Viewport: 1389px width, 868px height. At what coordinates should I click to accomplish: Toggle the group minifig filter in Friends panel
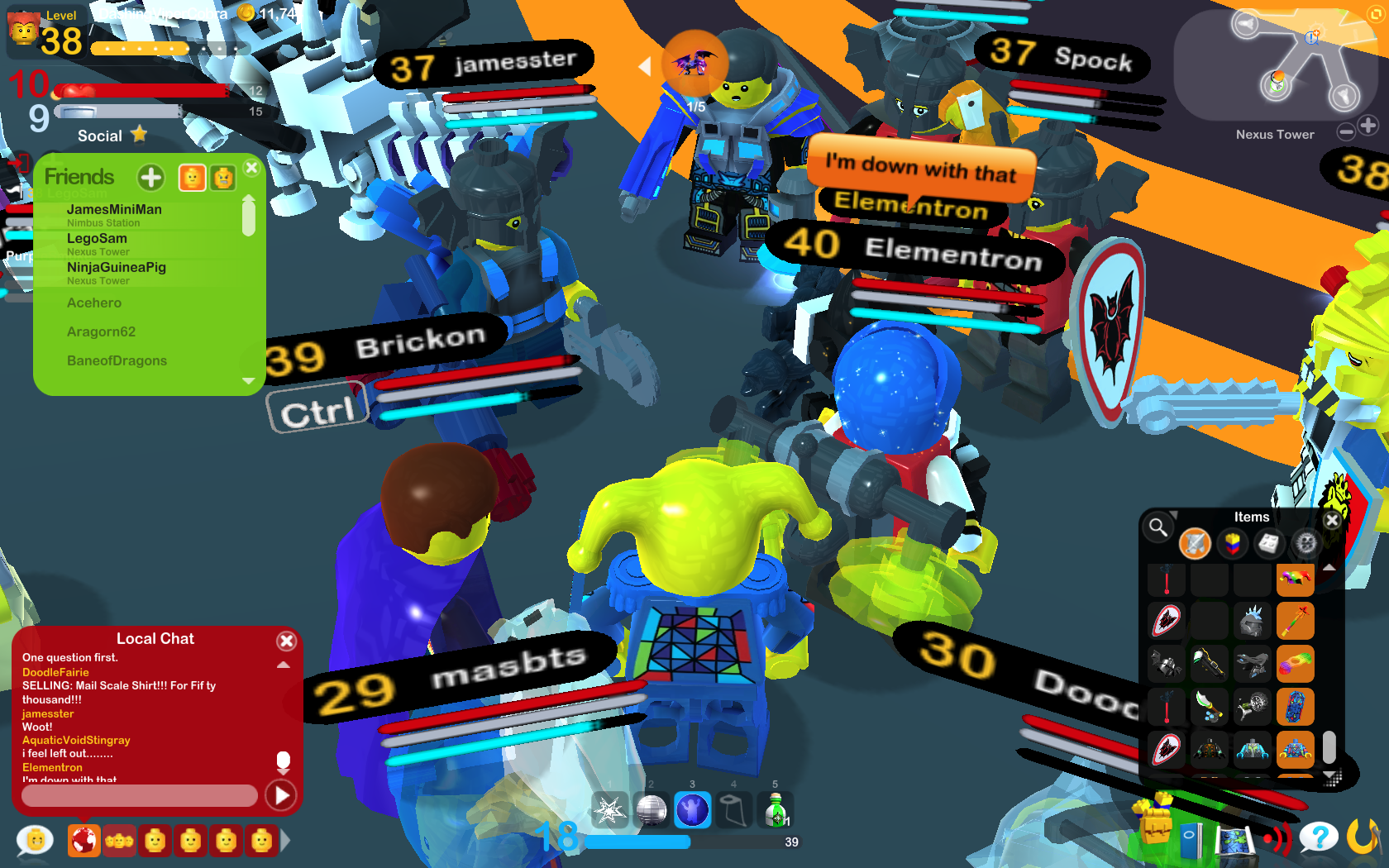(x=222, y=177)
